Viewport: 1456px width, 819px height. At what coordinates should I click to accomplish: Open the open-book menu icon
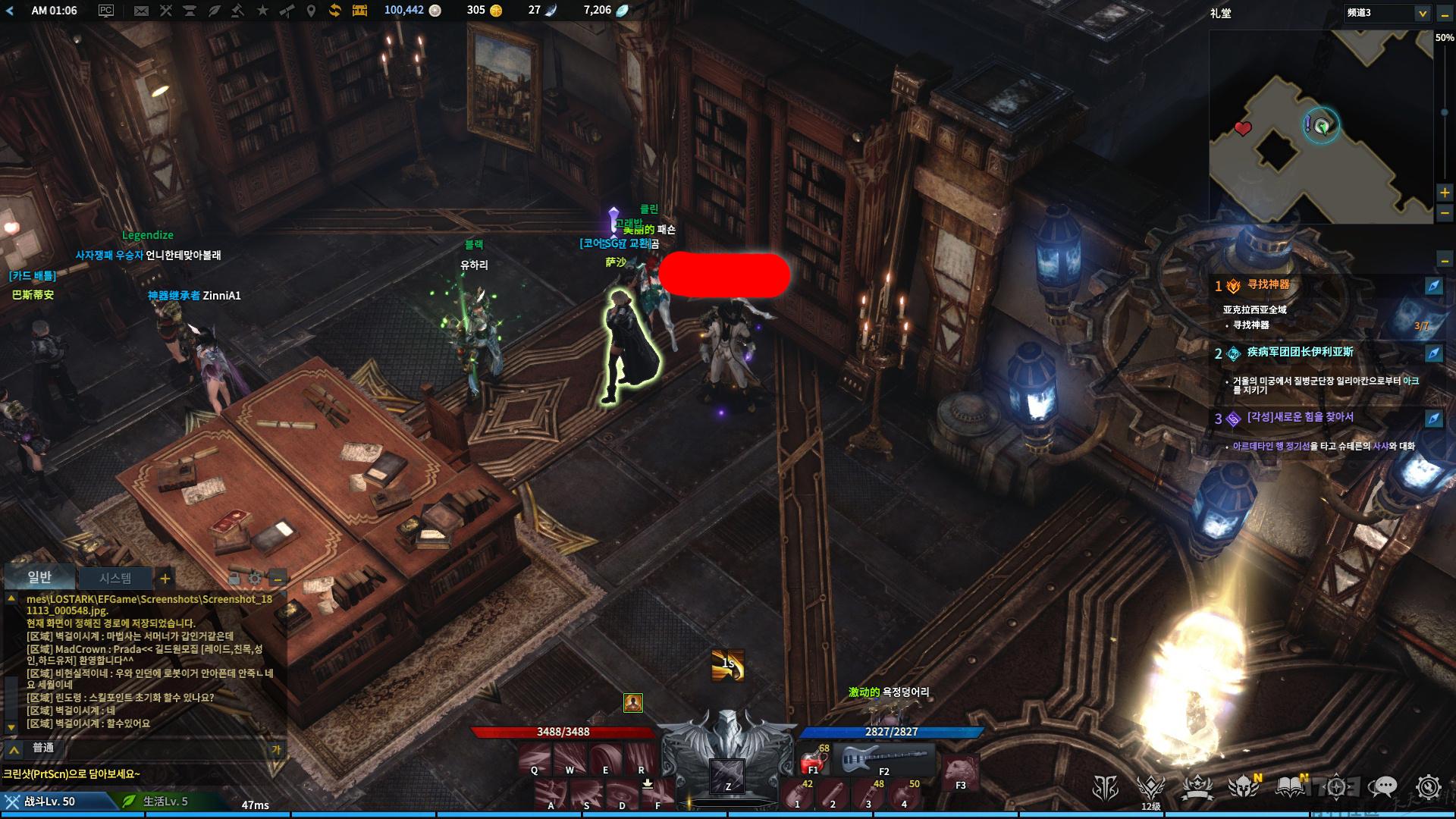[1289, 788]
